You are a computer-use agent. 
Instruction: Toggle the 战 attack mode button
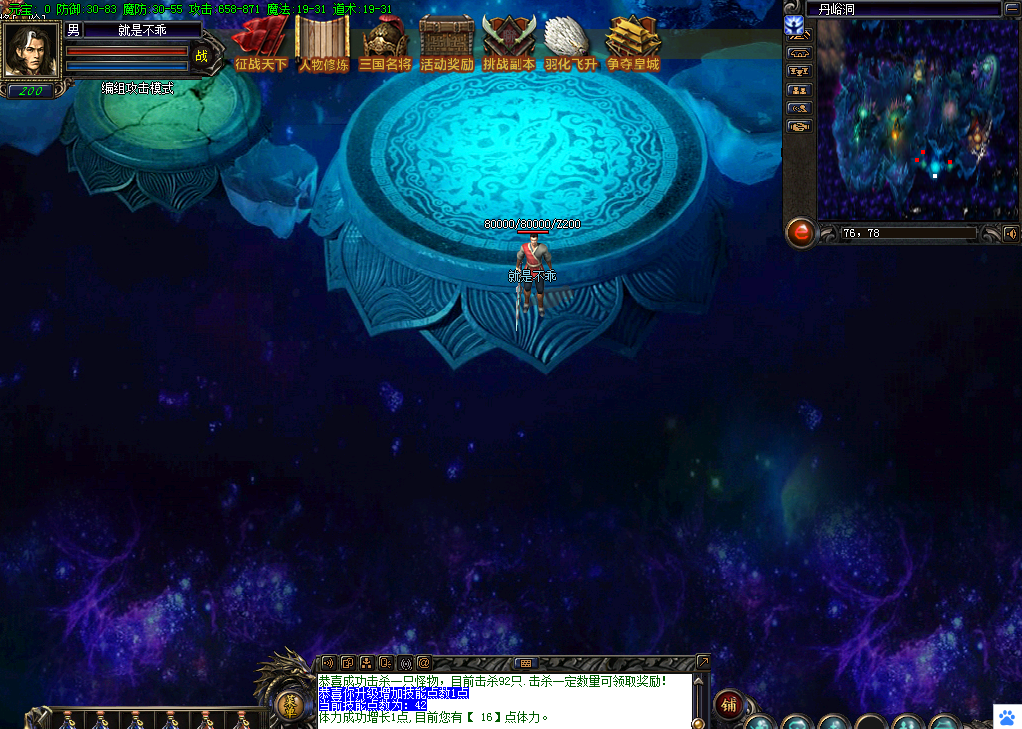pos(201,56)
